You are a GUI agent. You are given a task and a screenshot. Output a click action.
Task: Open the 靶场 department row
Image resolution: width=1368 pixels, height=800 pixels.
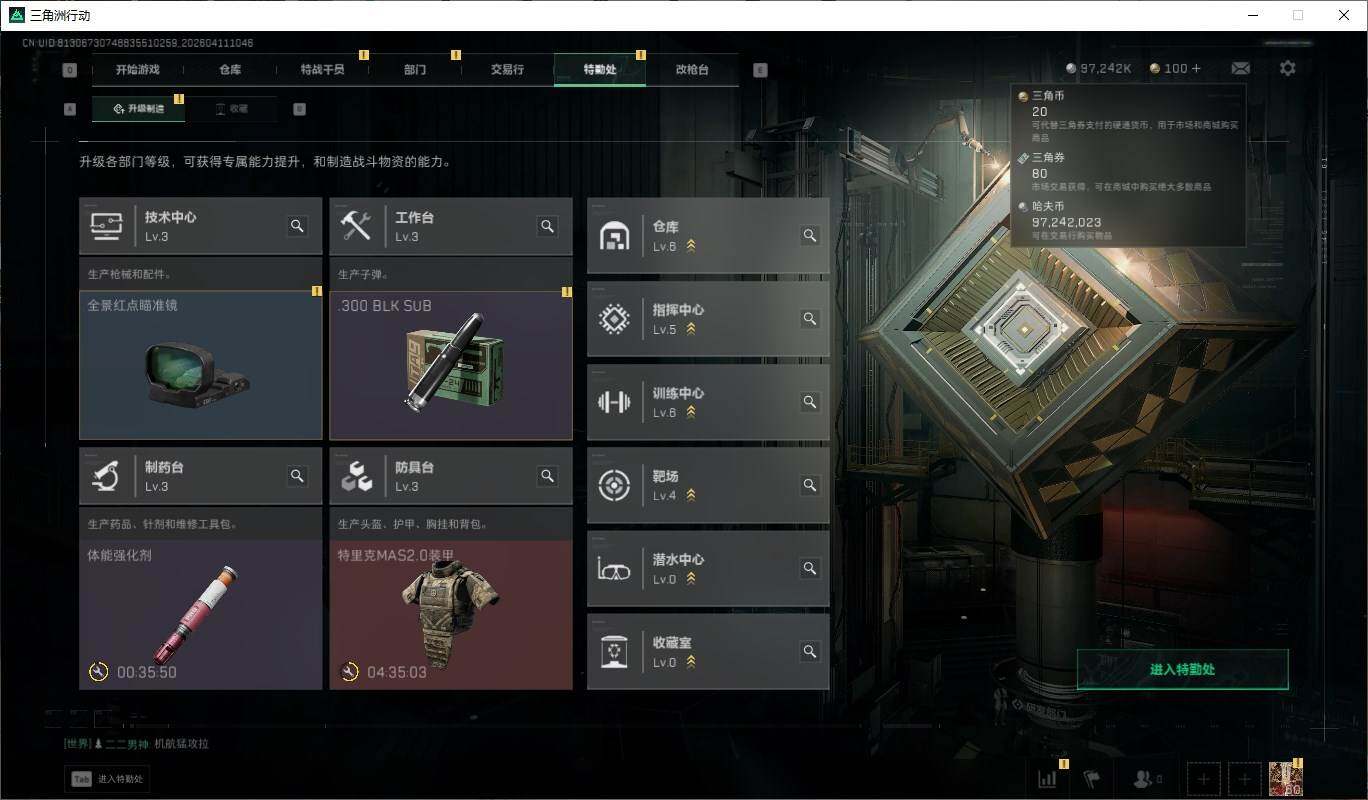point(707,485)
